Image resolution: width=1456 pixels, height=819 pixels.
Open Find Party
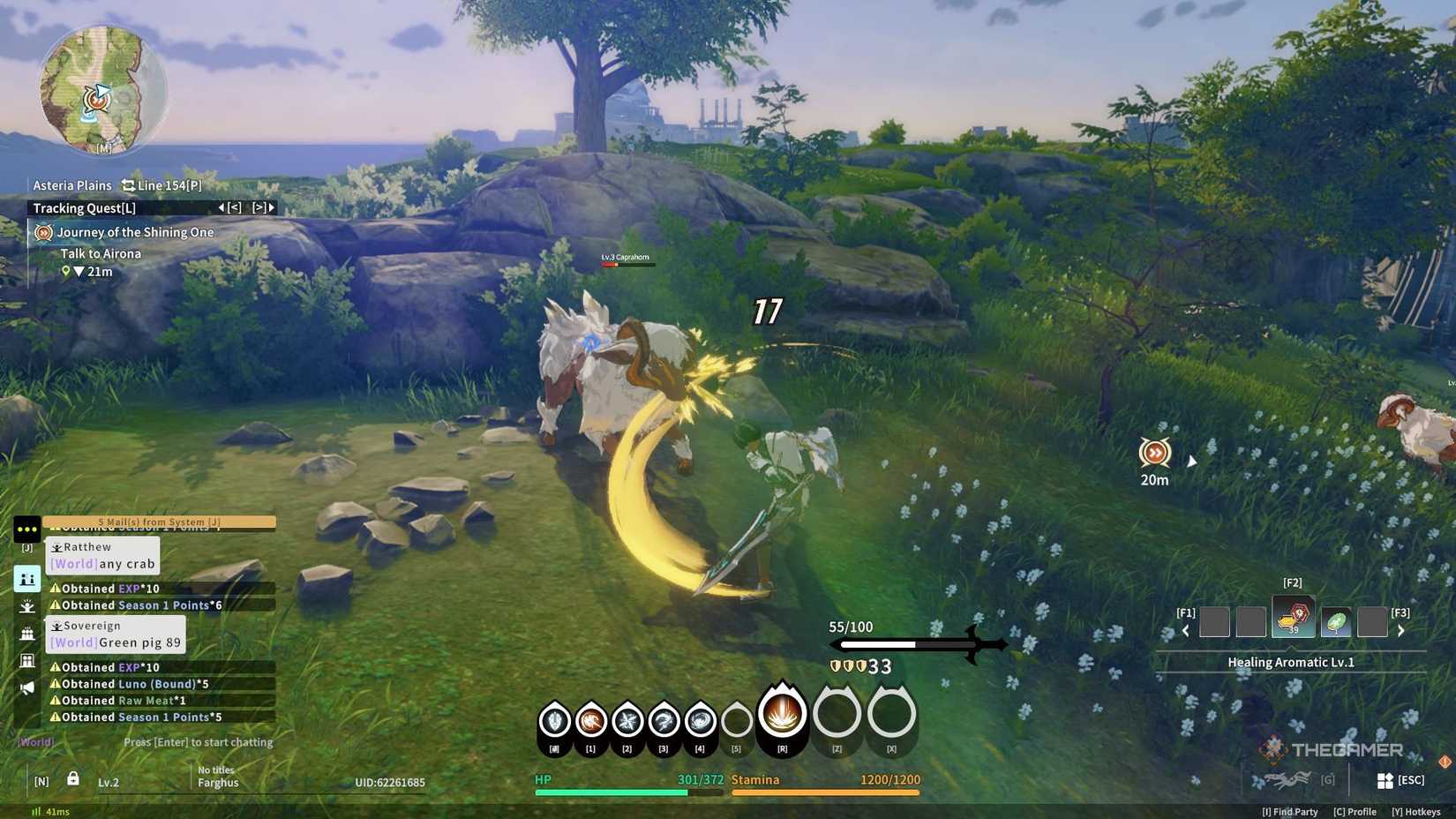coord(1289,812)
